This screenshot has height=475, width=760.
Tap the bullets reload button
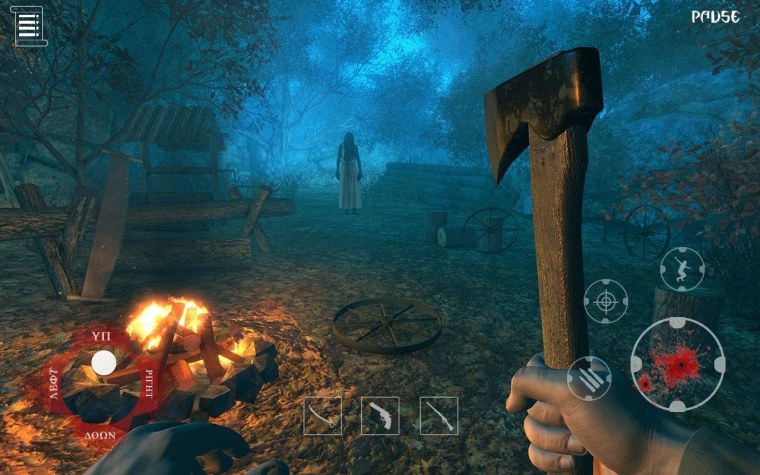589,378
